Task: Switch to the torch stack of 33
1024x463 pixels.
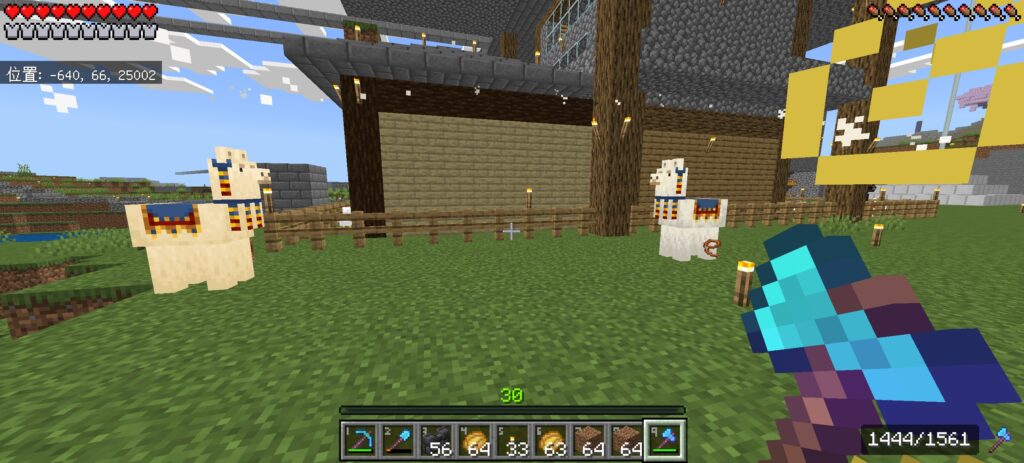Action: 512,440
